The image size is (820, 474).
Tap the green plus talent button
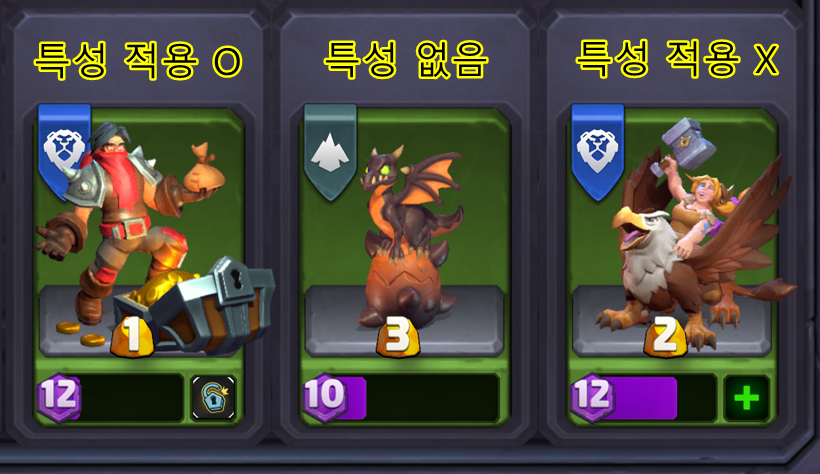[747, 398]
